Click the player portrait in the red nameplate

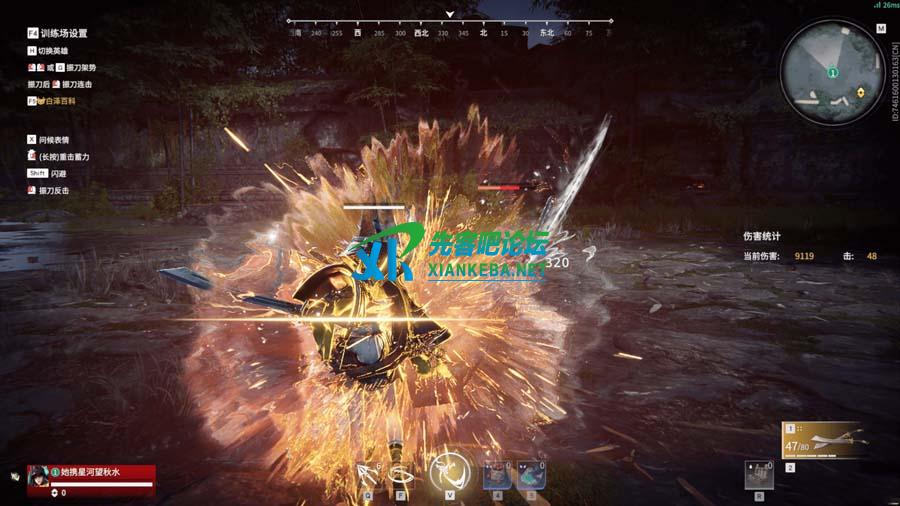tap(40, 474)
